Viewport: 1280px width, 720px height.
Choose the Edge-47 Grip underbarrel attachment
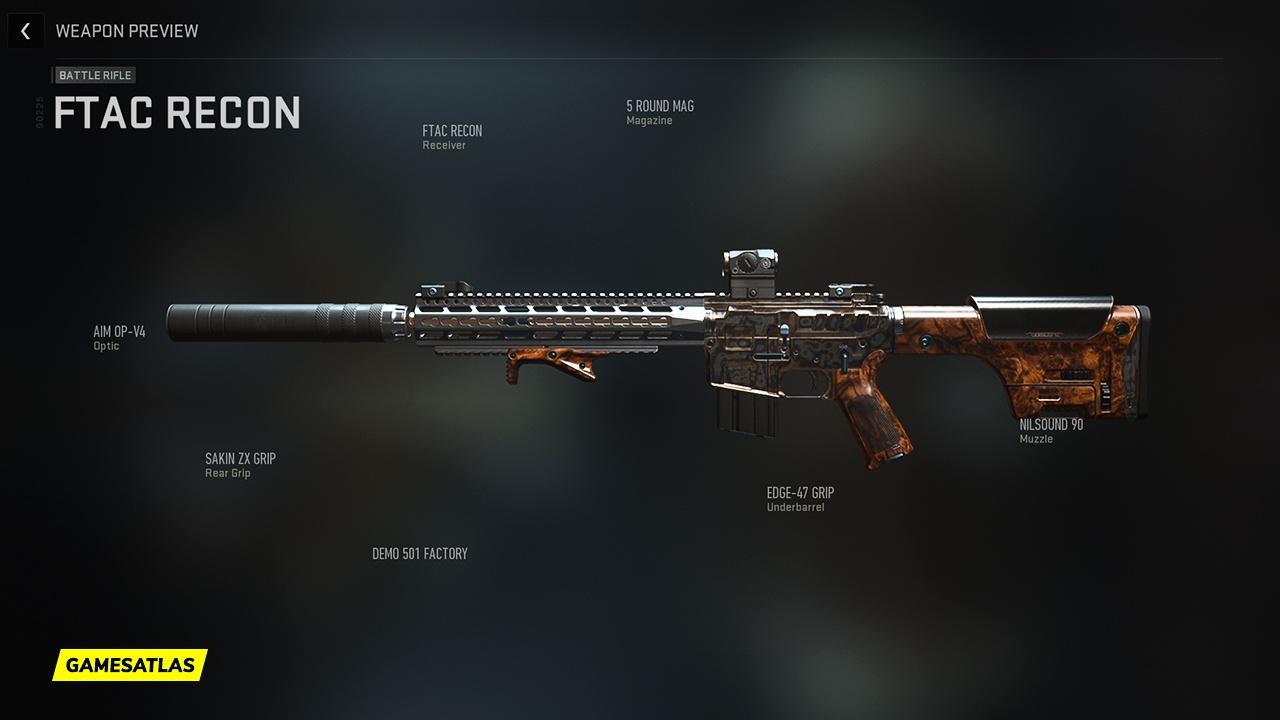click(800, 494)
